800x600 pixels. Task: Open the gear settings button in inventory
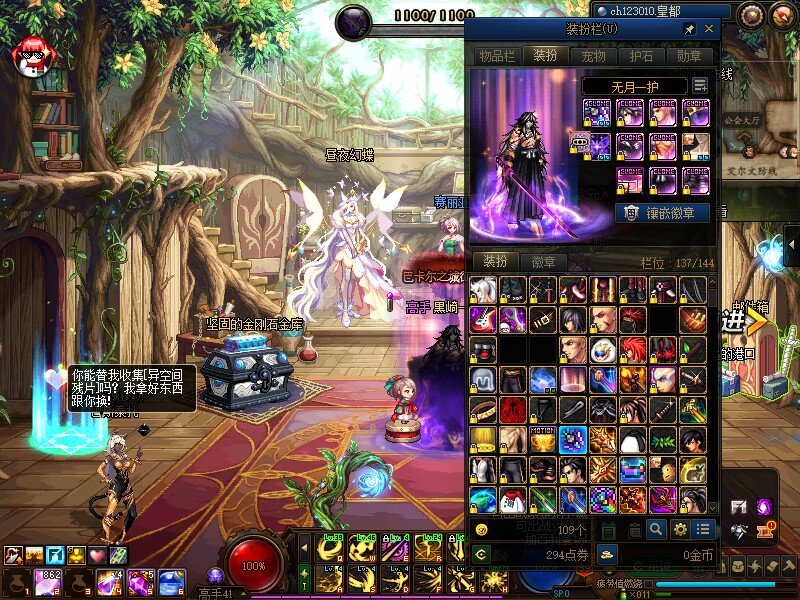pyautogui.click(x=680, y=529)
